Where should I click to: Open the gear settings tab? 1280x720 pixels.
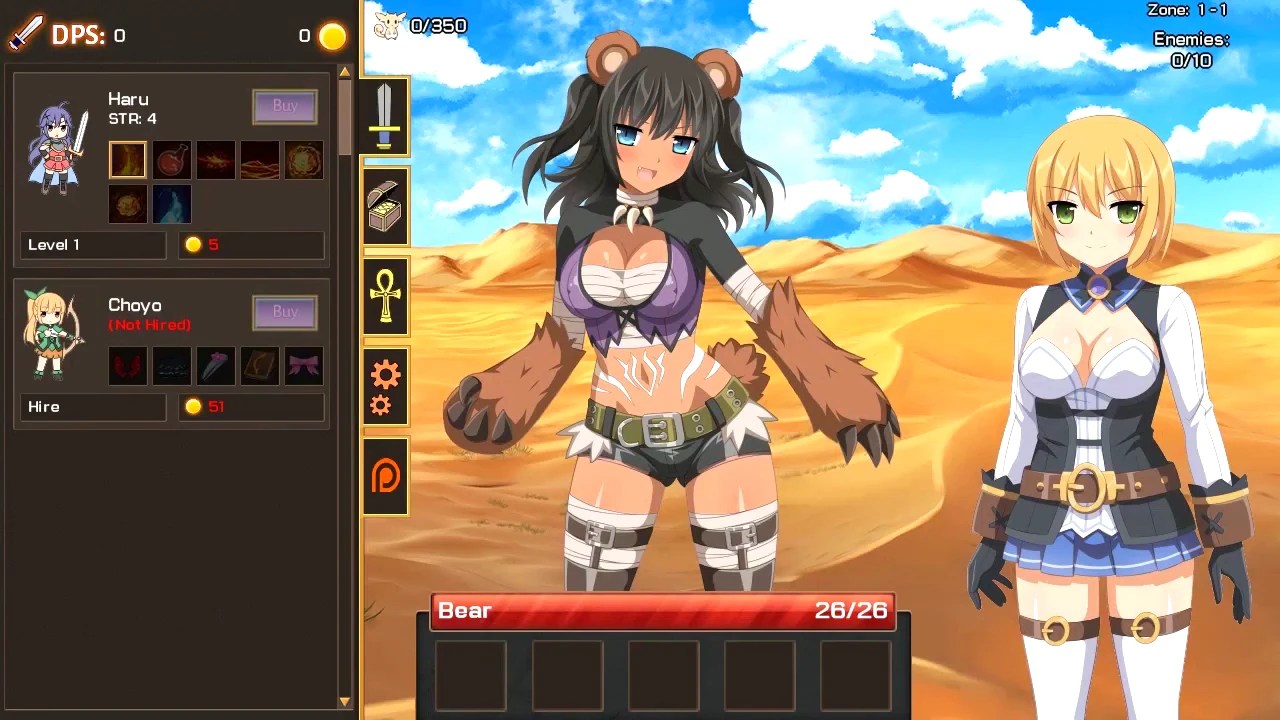pos(385,387)
